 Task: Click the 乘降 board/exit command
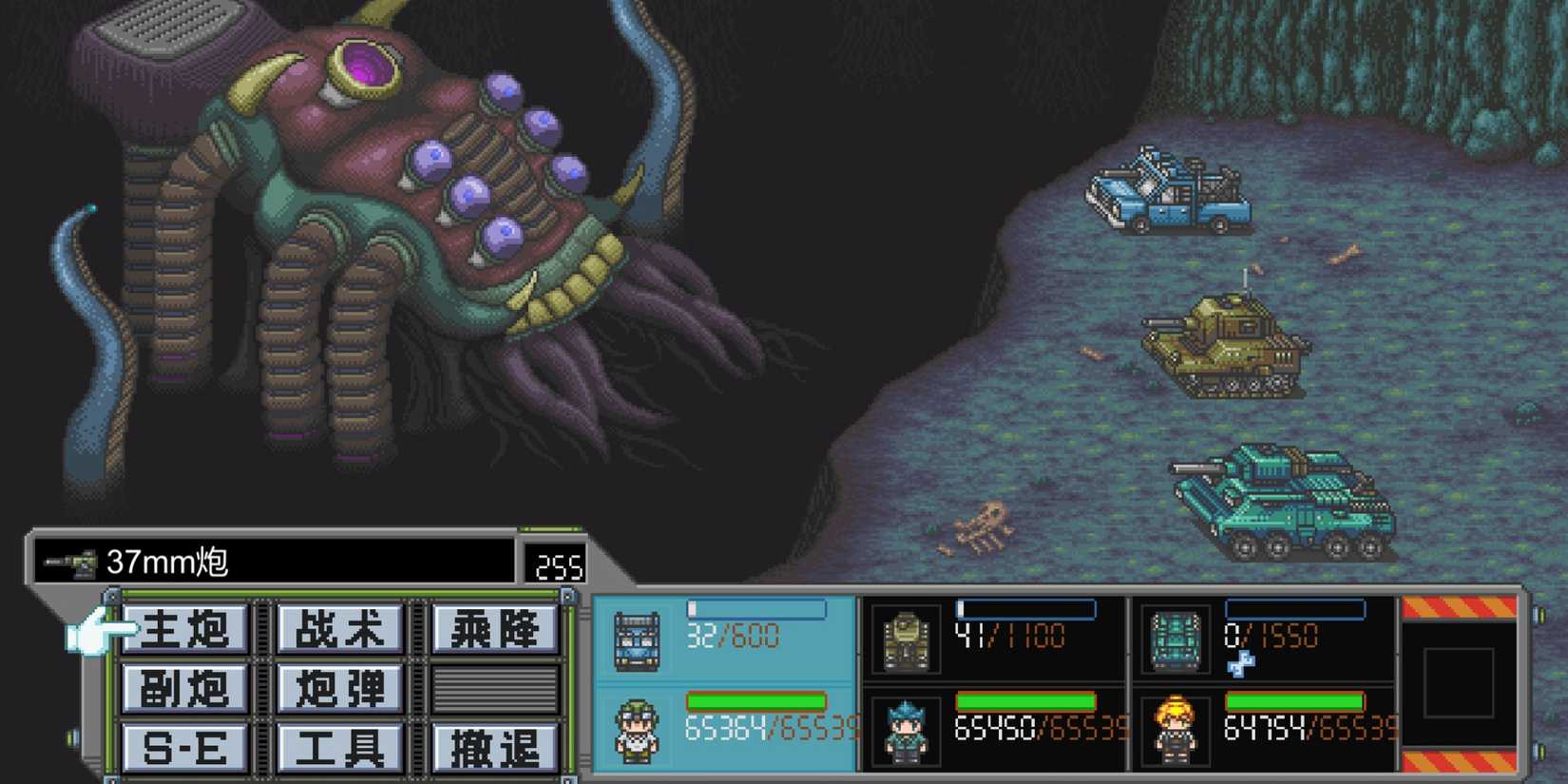(493, 628)
